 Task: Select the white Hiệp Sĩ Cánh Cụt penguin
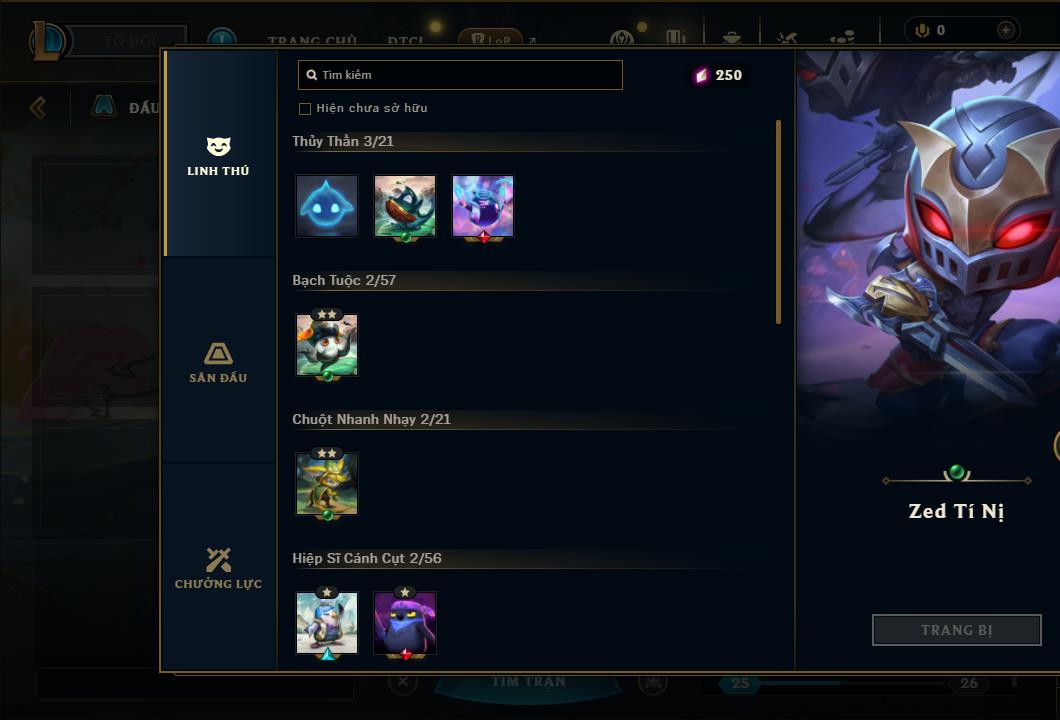[327, 623]
